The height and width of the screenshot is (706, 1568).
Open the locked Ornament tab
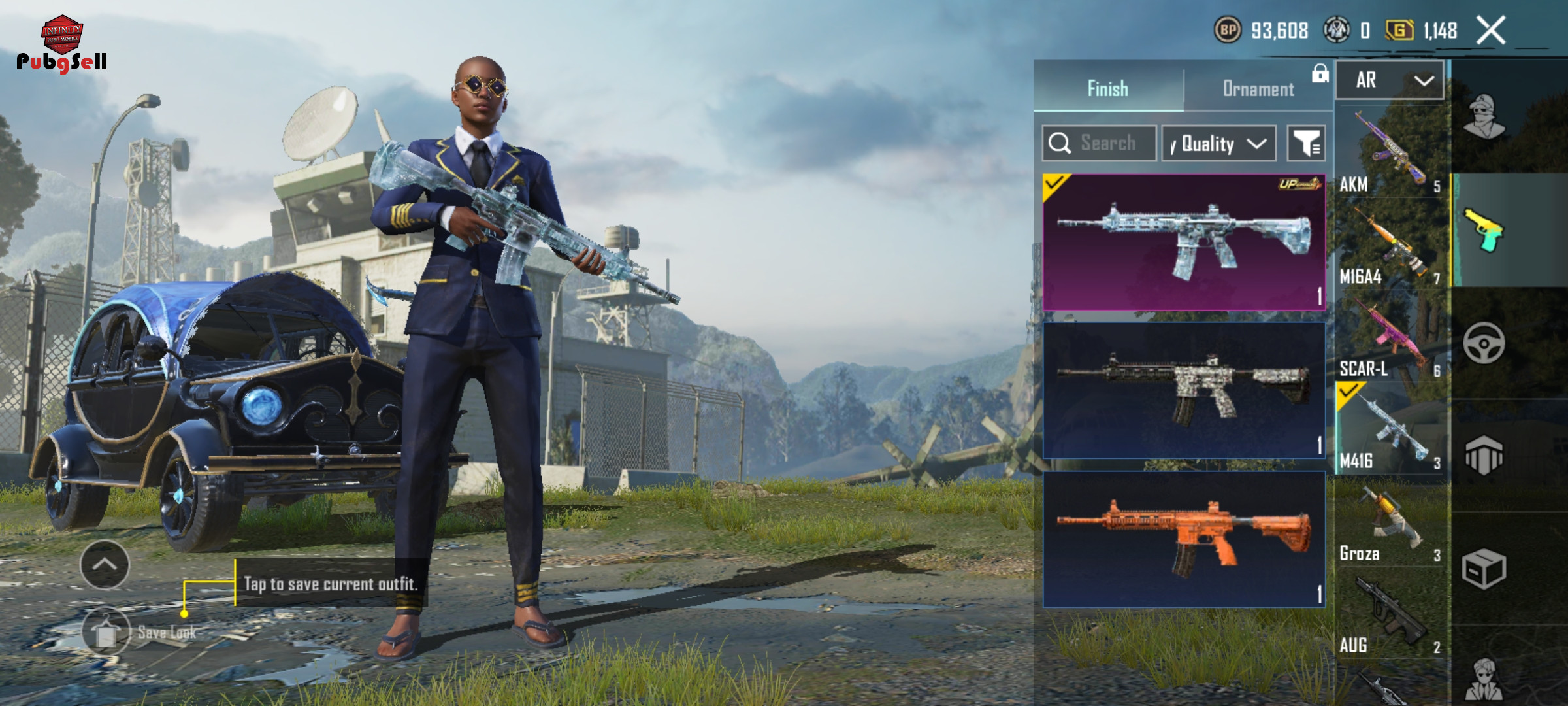pos(1258,89)
